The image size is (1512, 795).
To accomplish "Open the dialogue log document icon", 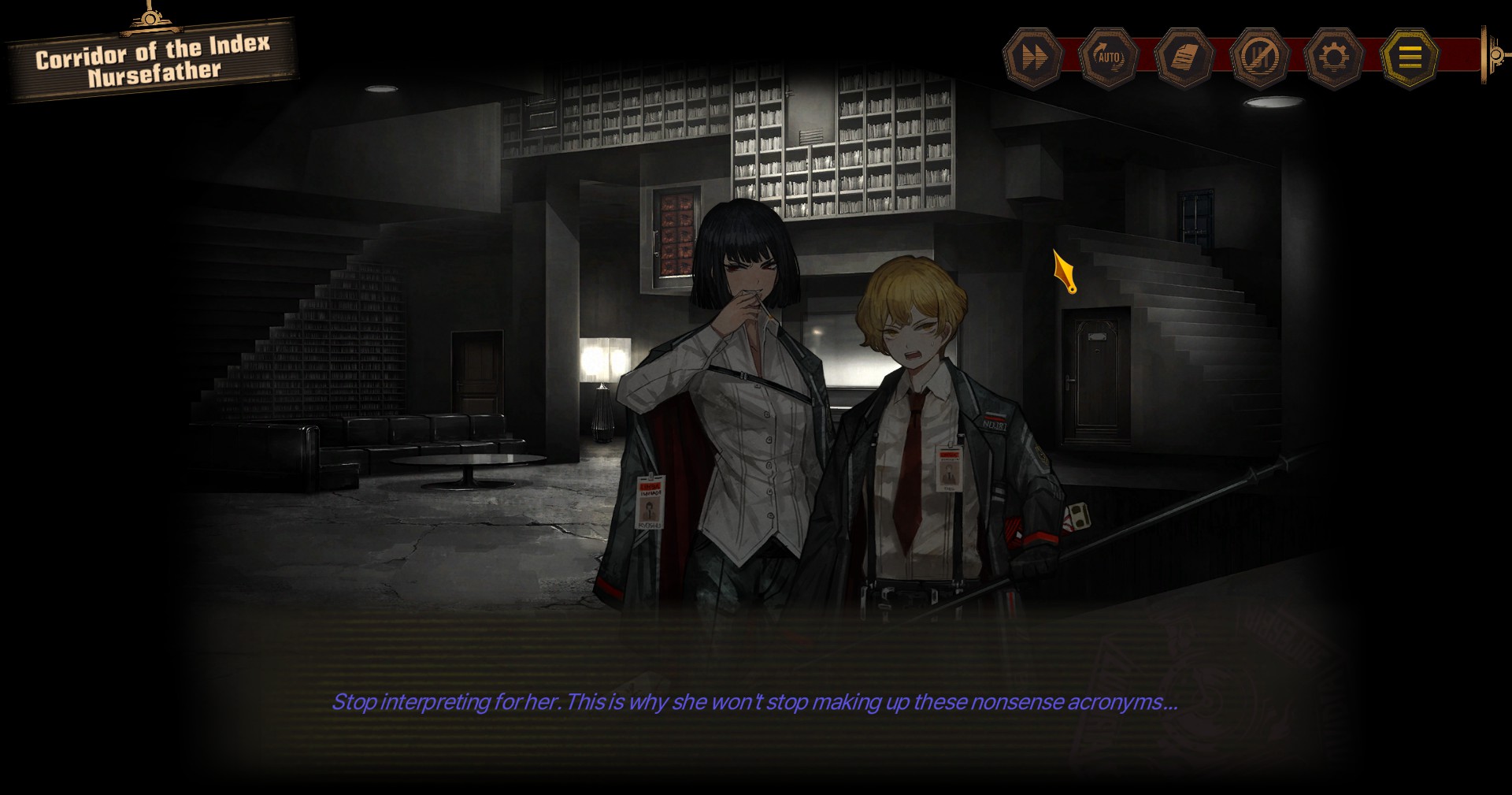I will click(1183, 58).
